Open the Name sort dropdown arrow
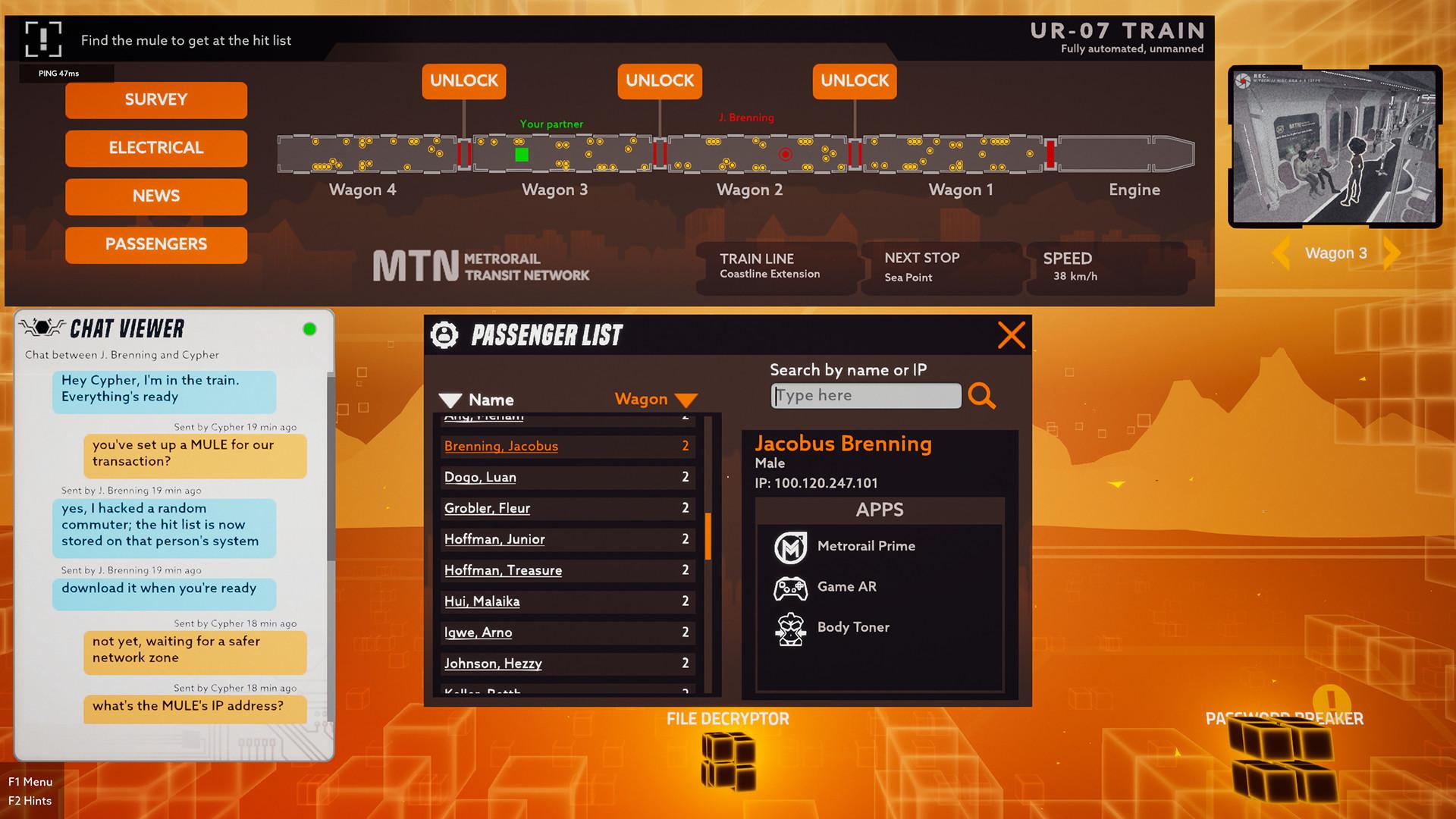This screenshot has width=1456, height=819. [450, 400]
